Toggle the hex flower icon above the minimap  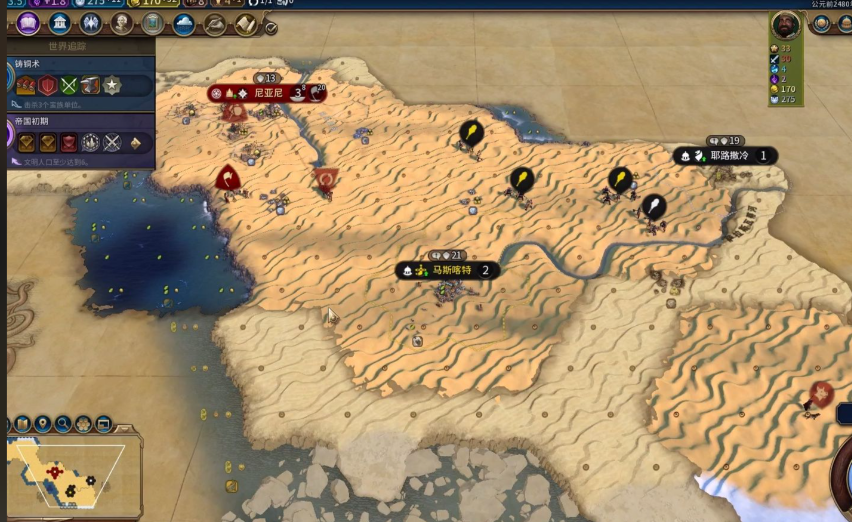(x=83, y=424)
